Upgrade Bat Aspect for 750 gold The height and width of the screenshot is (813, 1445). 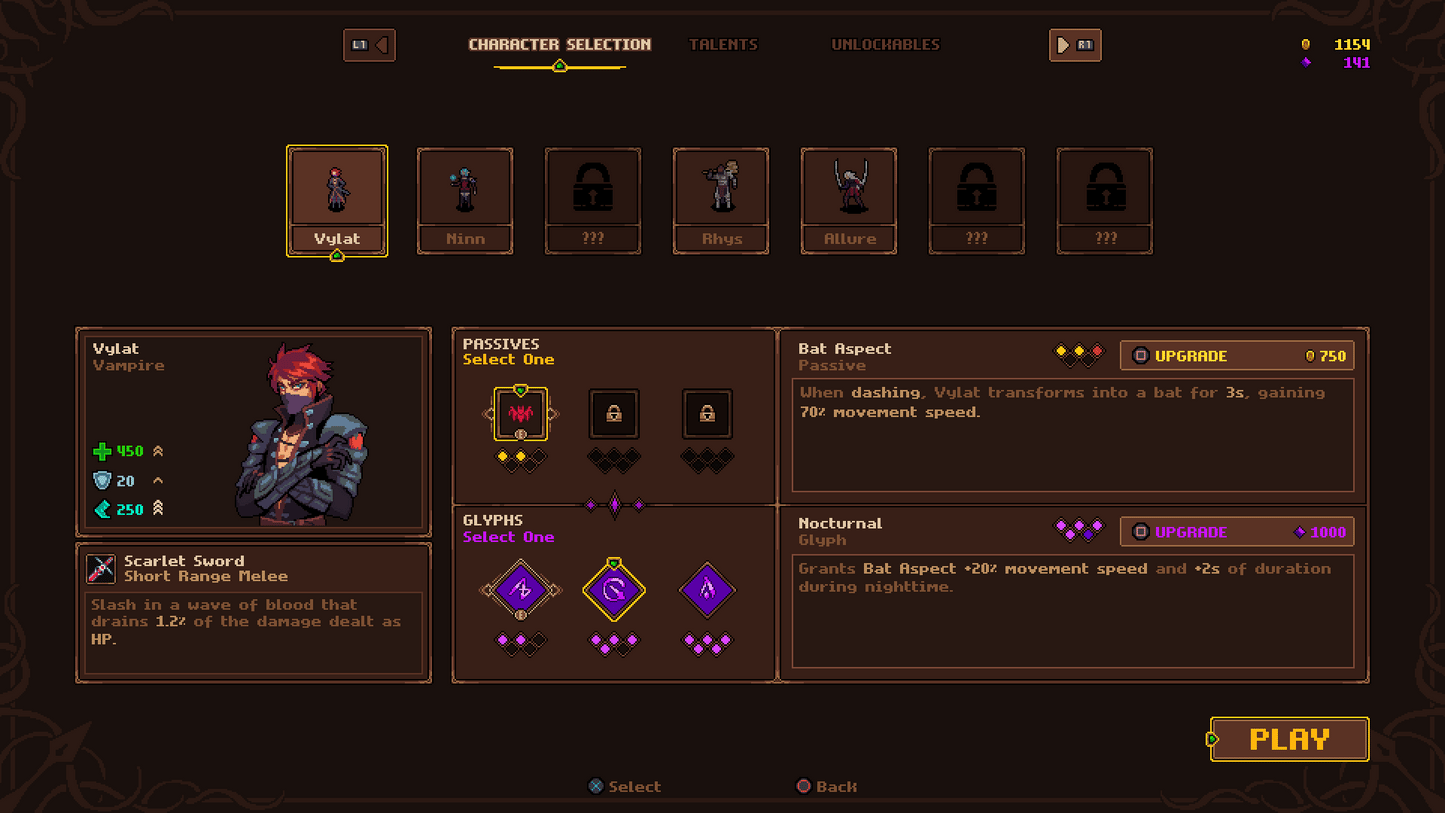point(1237,356)
